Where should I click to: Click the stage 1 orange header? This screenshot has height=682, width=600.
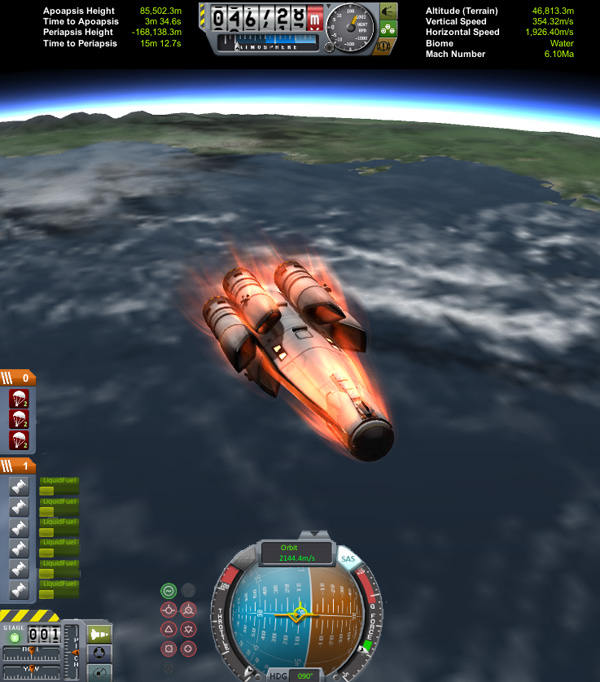click(x=20, y=466)
